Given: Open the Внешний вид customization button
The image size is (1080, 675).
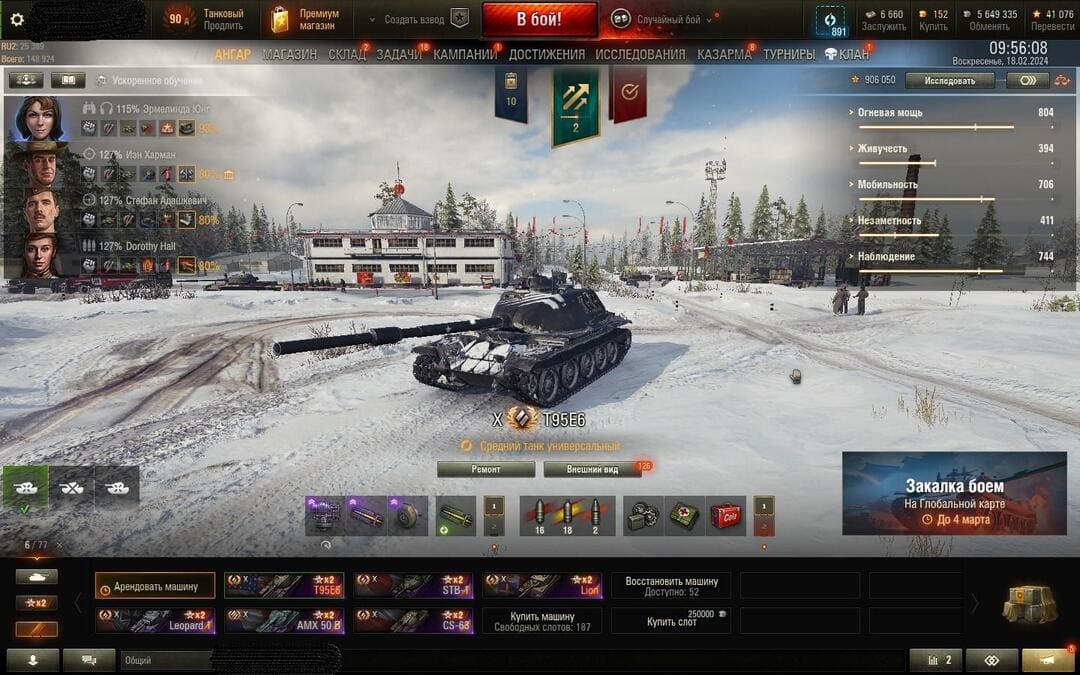Looking at the screenshot, I should coord(592,469).
